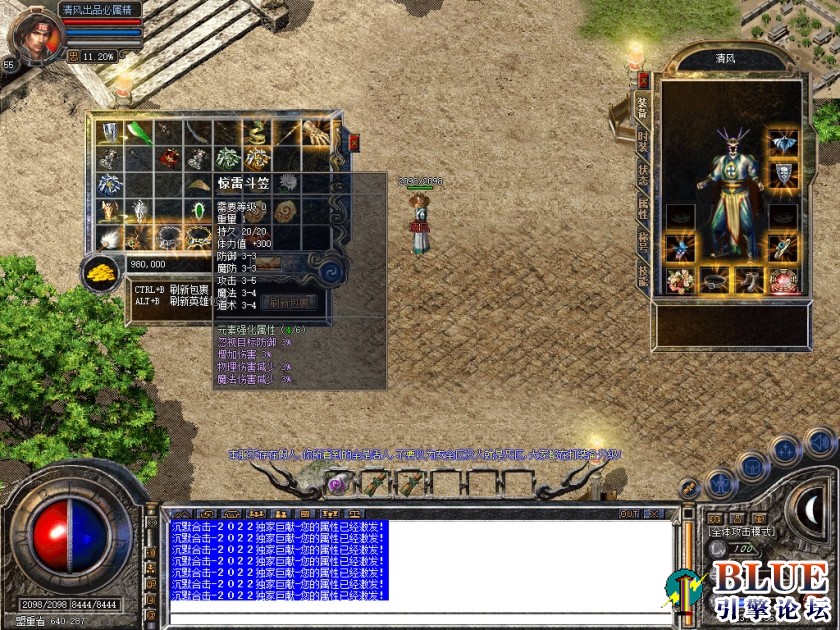Select the equipped belt slot

point(715,281)
